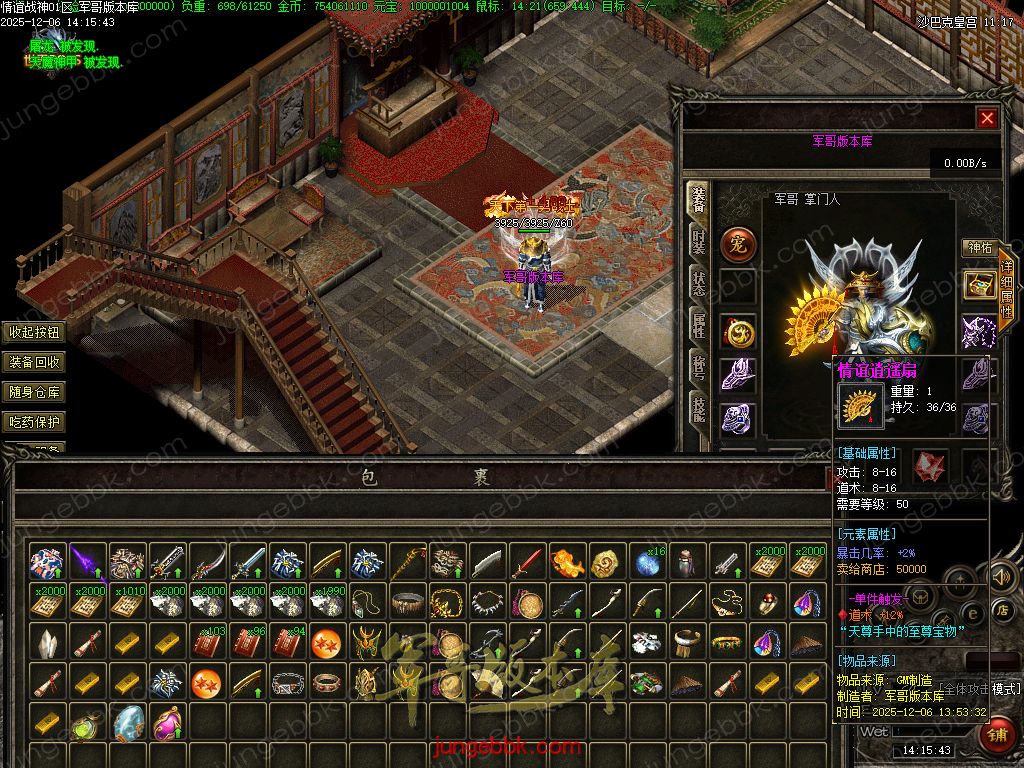Toggle 吃药保护 potion protection
Screen dimensions: 1024x768
[34, 423]
